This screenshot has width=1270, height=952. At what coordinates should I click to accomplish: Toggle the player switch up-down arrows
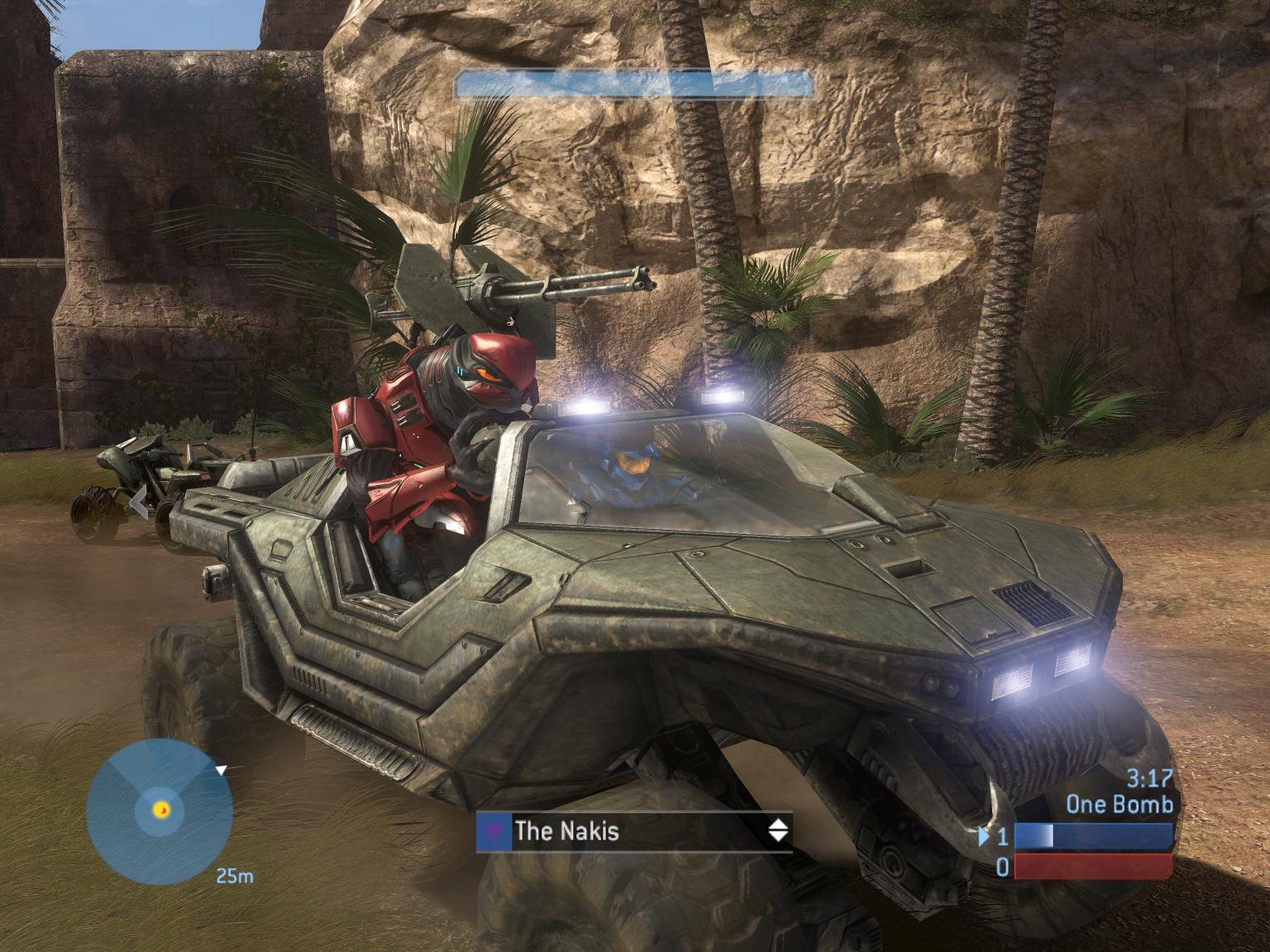[778, 831]
